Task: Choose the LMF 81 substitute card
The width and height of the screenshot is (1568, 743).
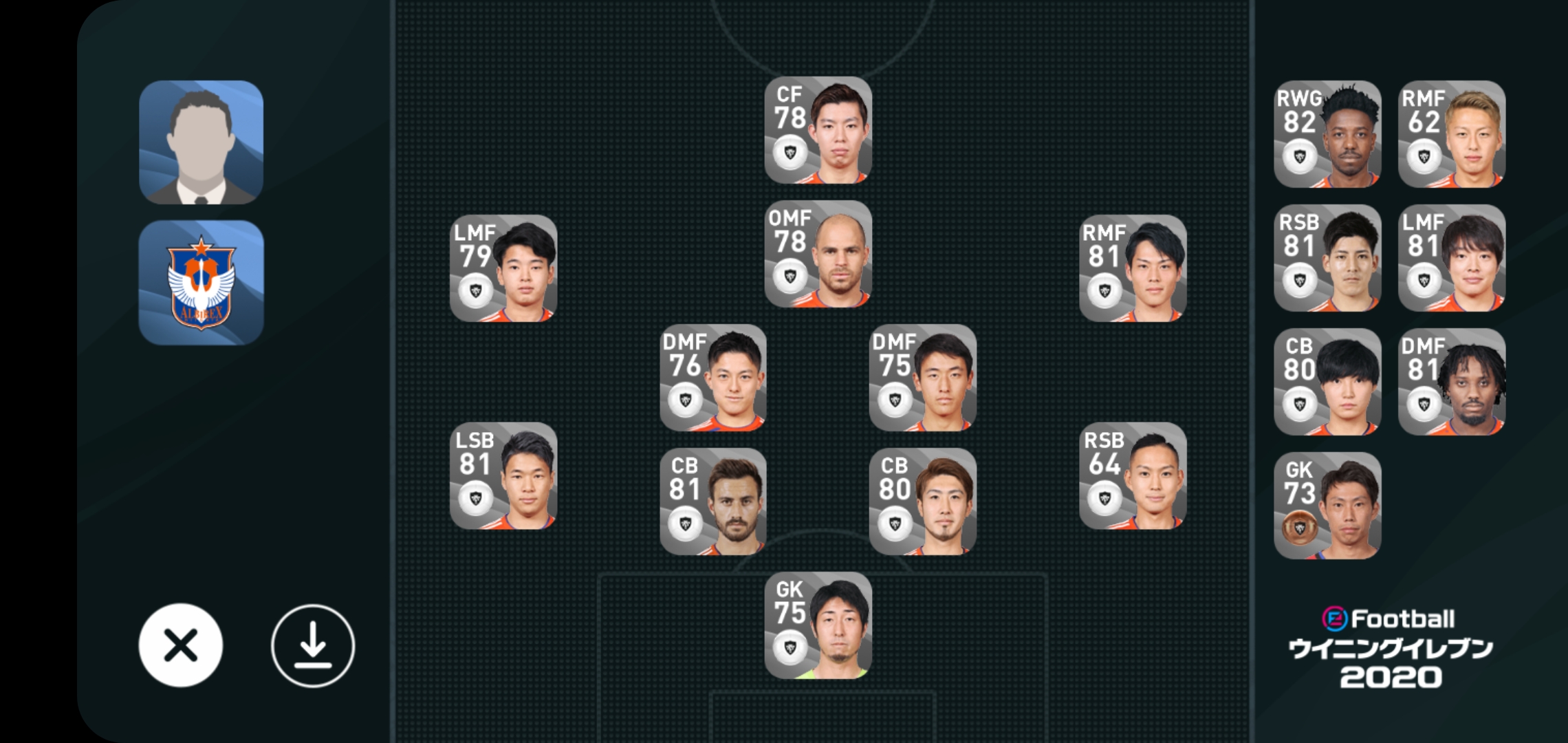Action: point(1451,258)
